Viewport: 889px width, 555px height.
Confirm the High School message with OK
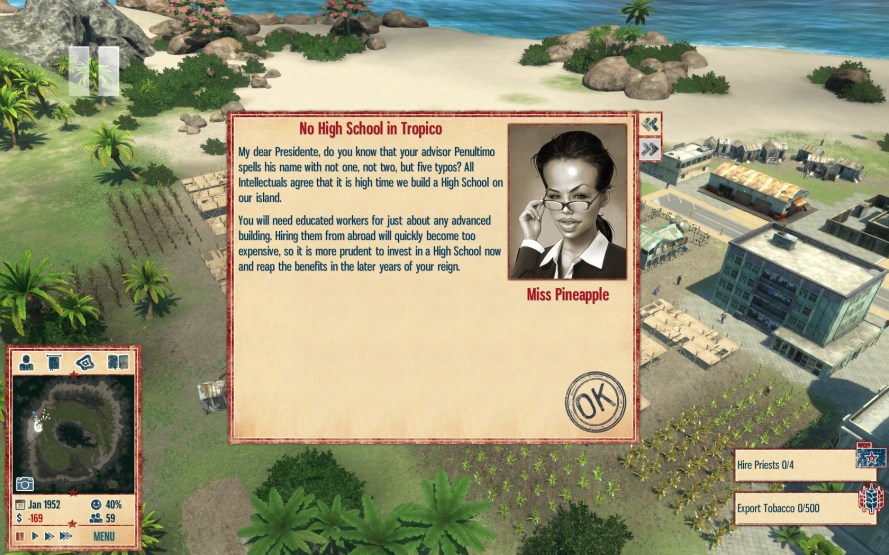point(595,402)
